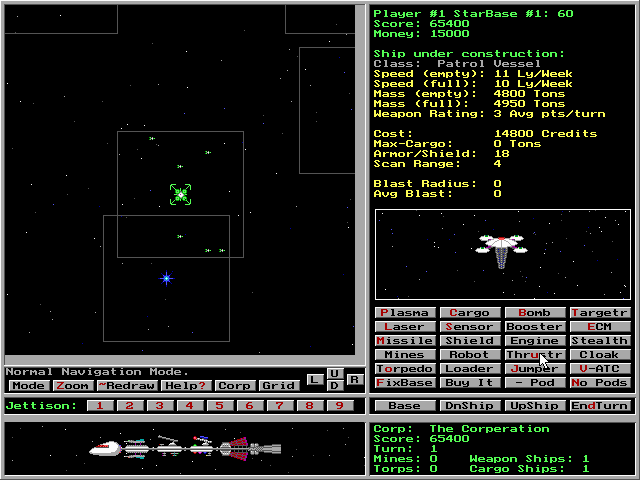Activate the FixBase button
The image size is (640, 480).
(x=404, y=383)
